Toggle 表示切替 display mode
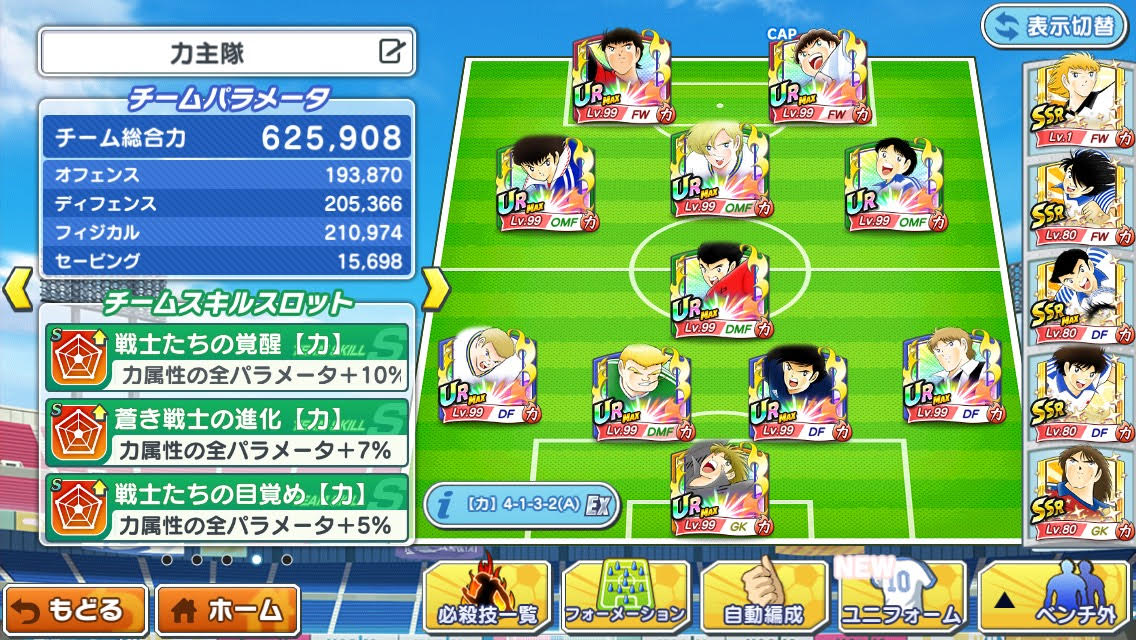Viewport: 1136px width, 640px height. [1053, 26]
